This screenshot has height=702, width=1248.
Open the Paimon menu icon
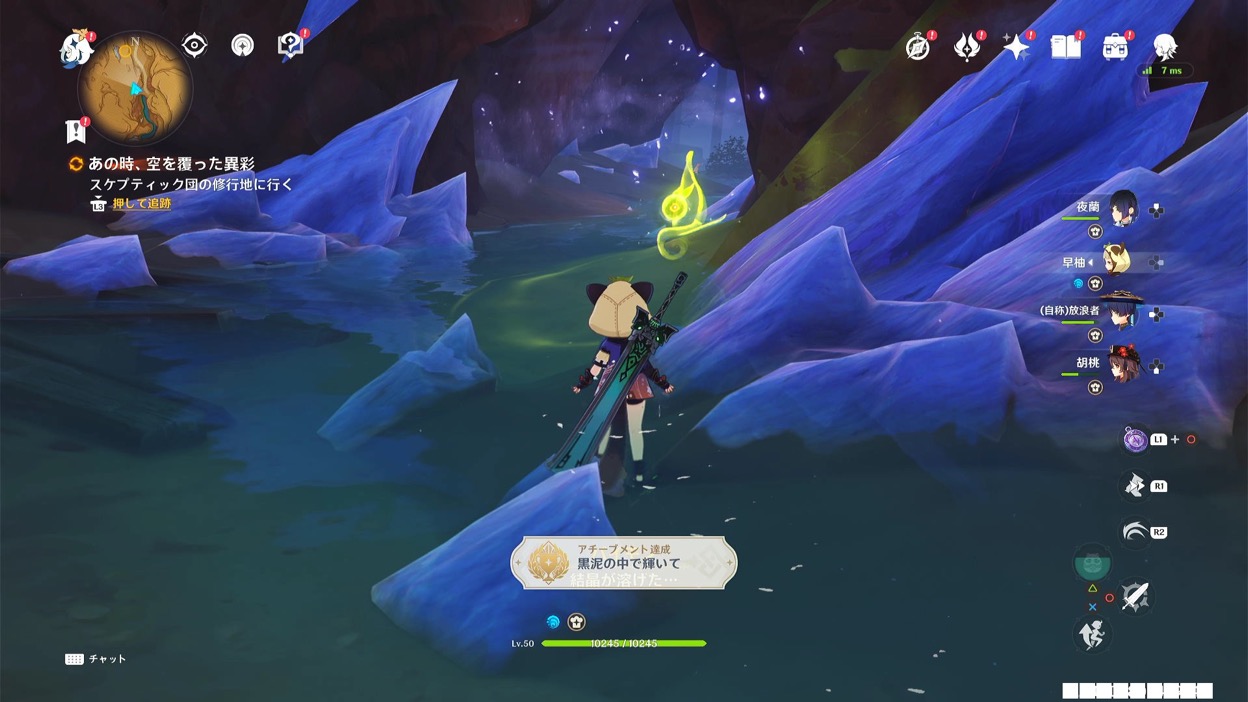[76, 47]
